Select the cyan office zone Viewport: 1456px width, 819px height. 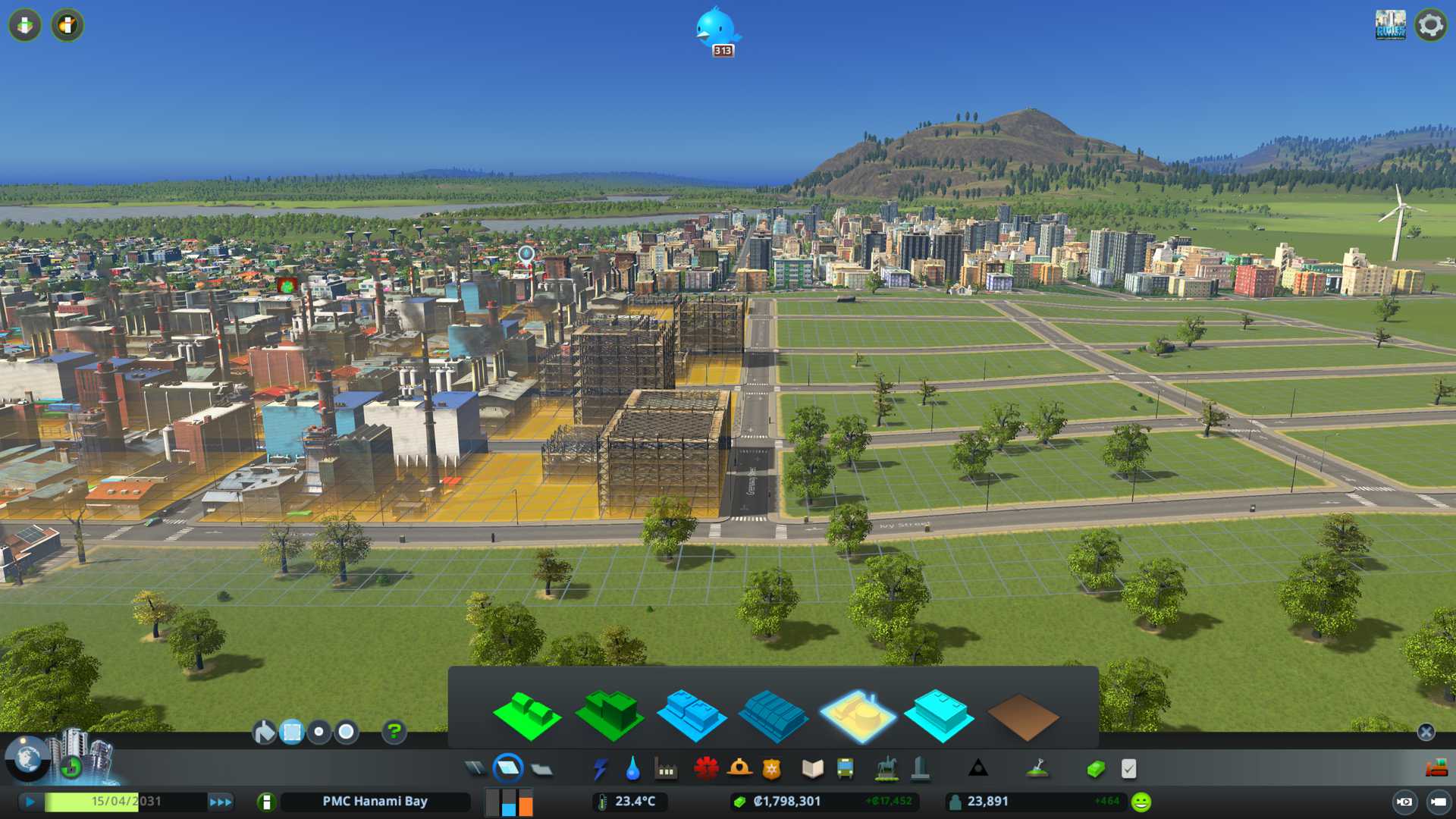click(x=939, y=715)
